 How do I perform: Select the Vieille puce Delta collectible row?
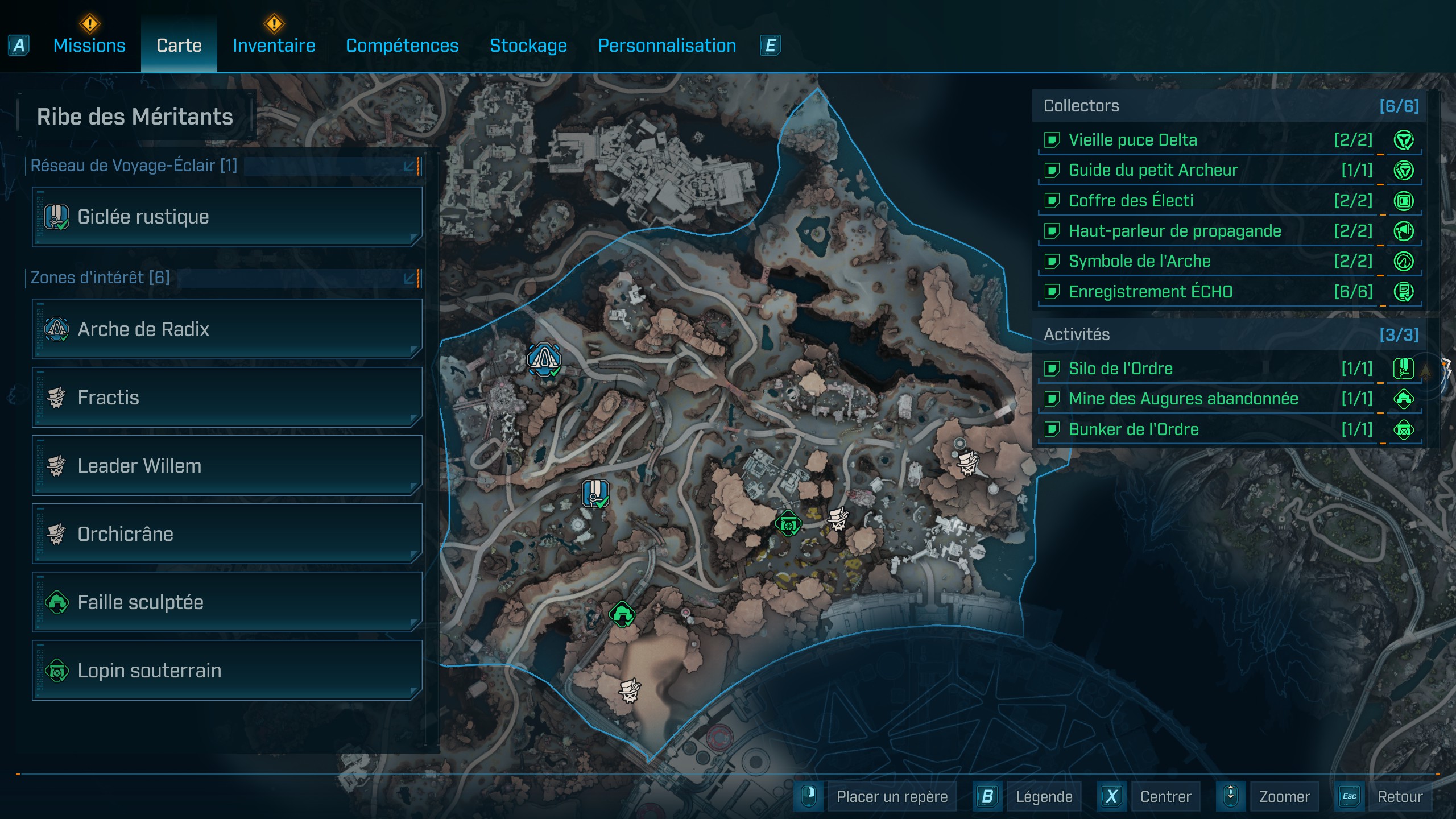1228,140
